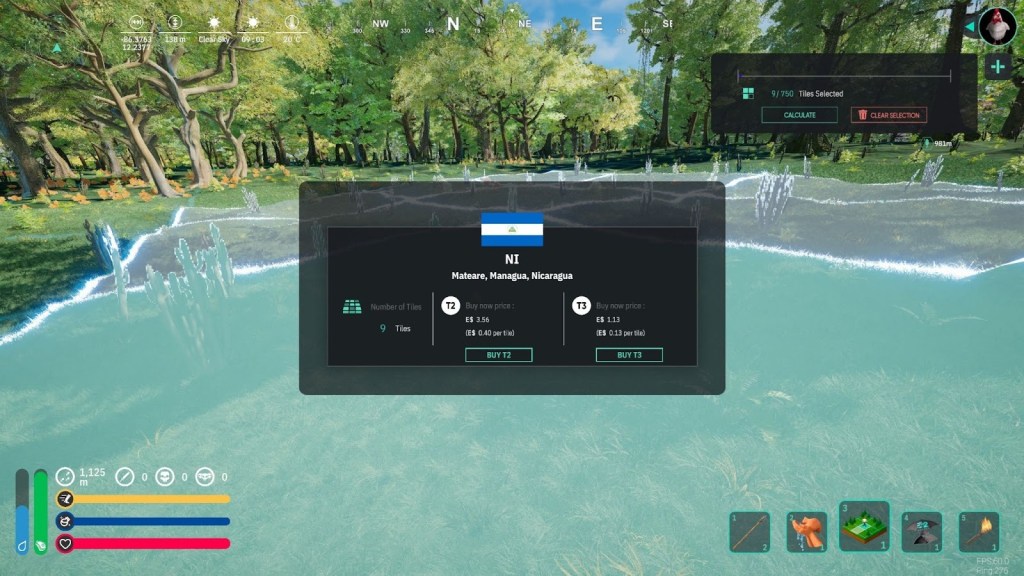
Task: Click the BUY T3 button
Action: tap(629, 355)
